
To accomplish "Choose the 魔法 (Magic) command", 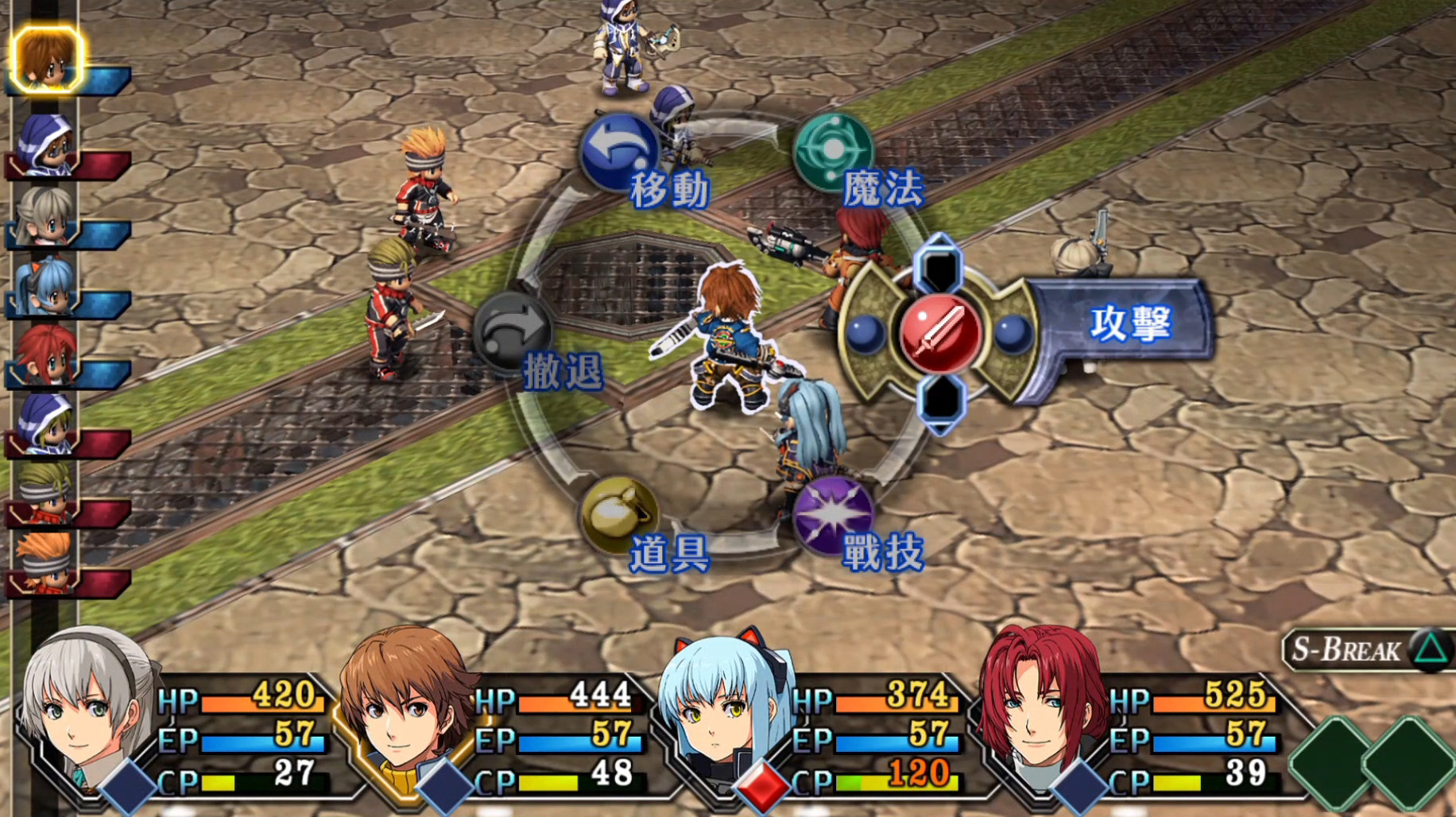I will click(833, 150).
